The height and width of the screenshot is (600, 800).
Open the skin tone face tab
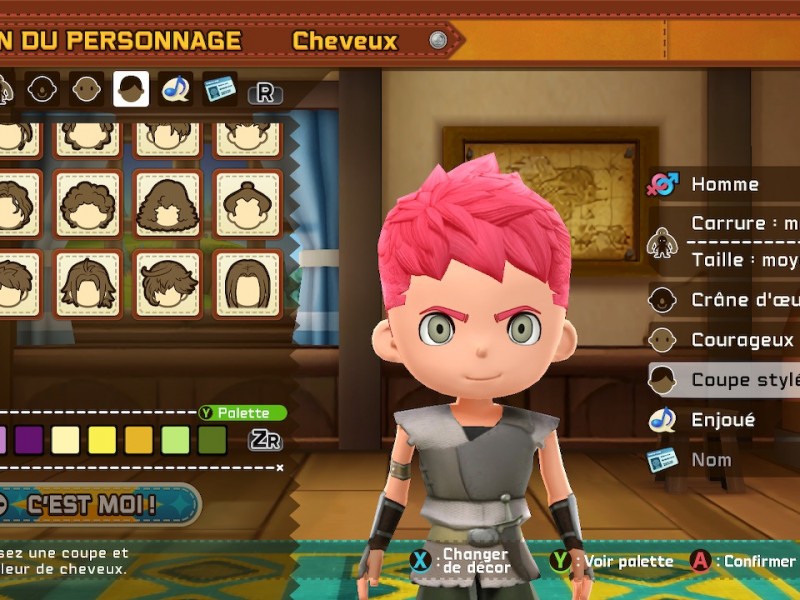87,89
